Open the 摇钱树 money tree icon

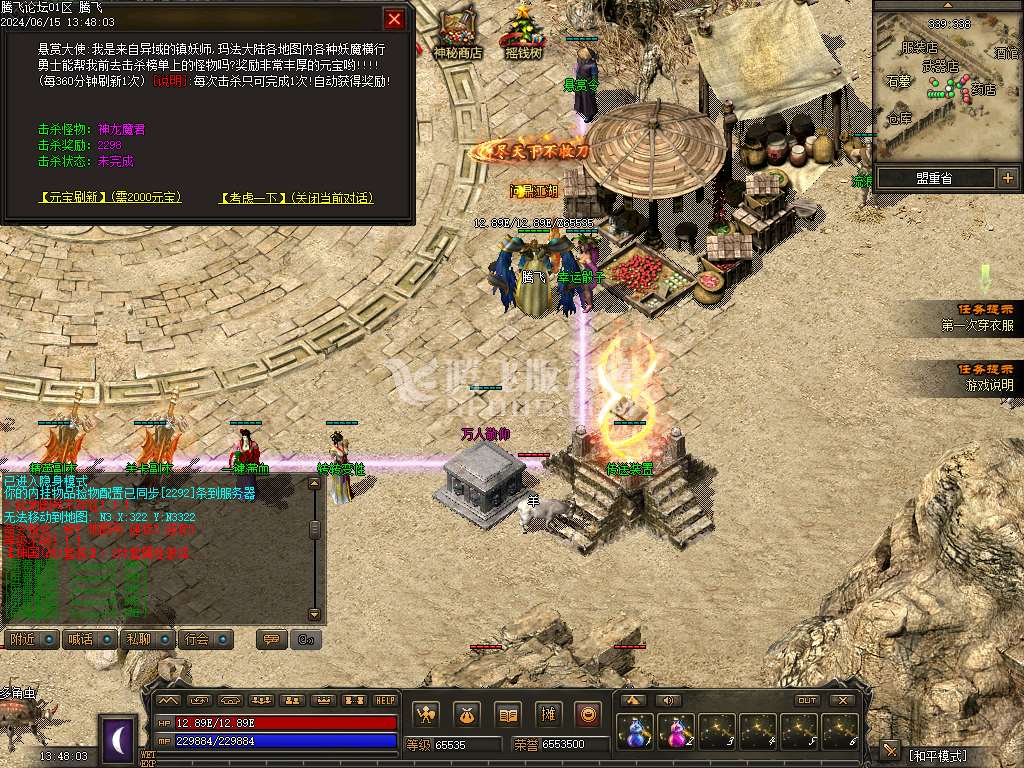(x=522, y=33)
